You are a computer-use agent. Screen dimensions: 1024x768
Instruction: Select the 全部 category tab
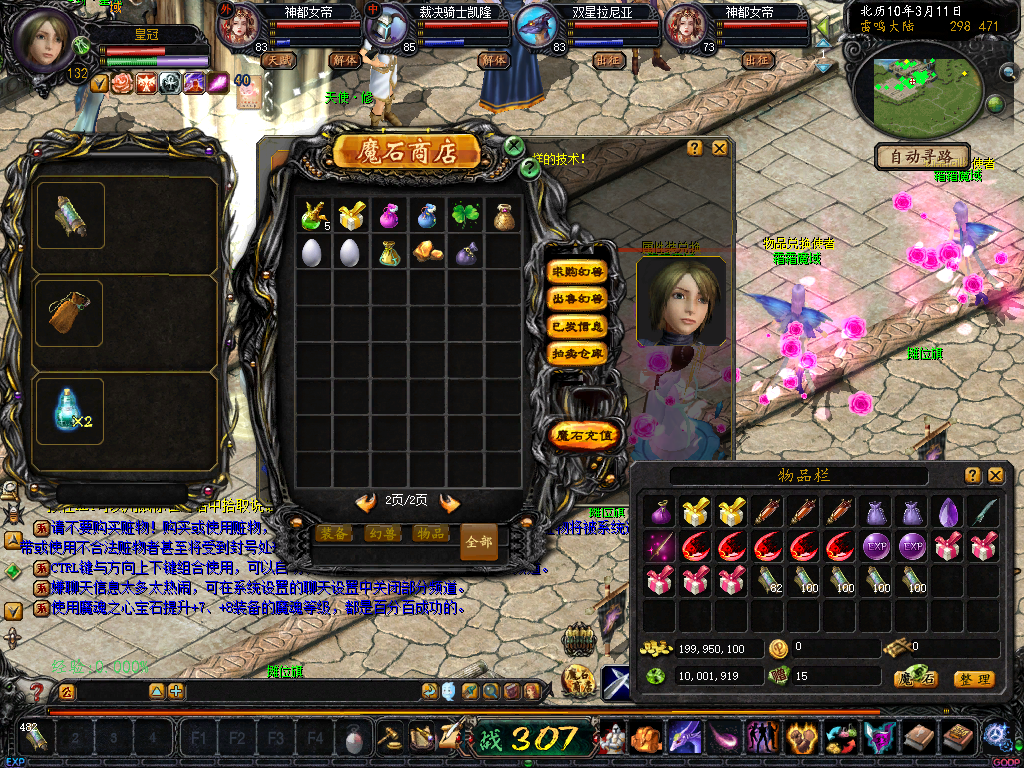pyautogui.click(x=479, y=542)
